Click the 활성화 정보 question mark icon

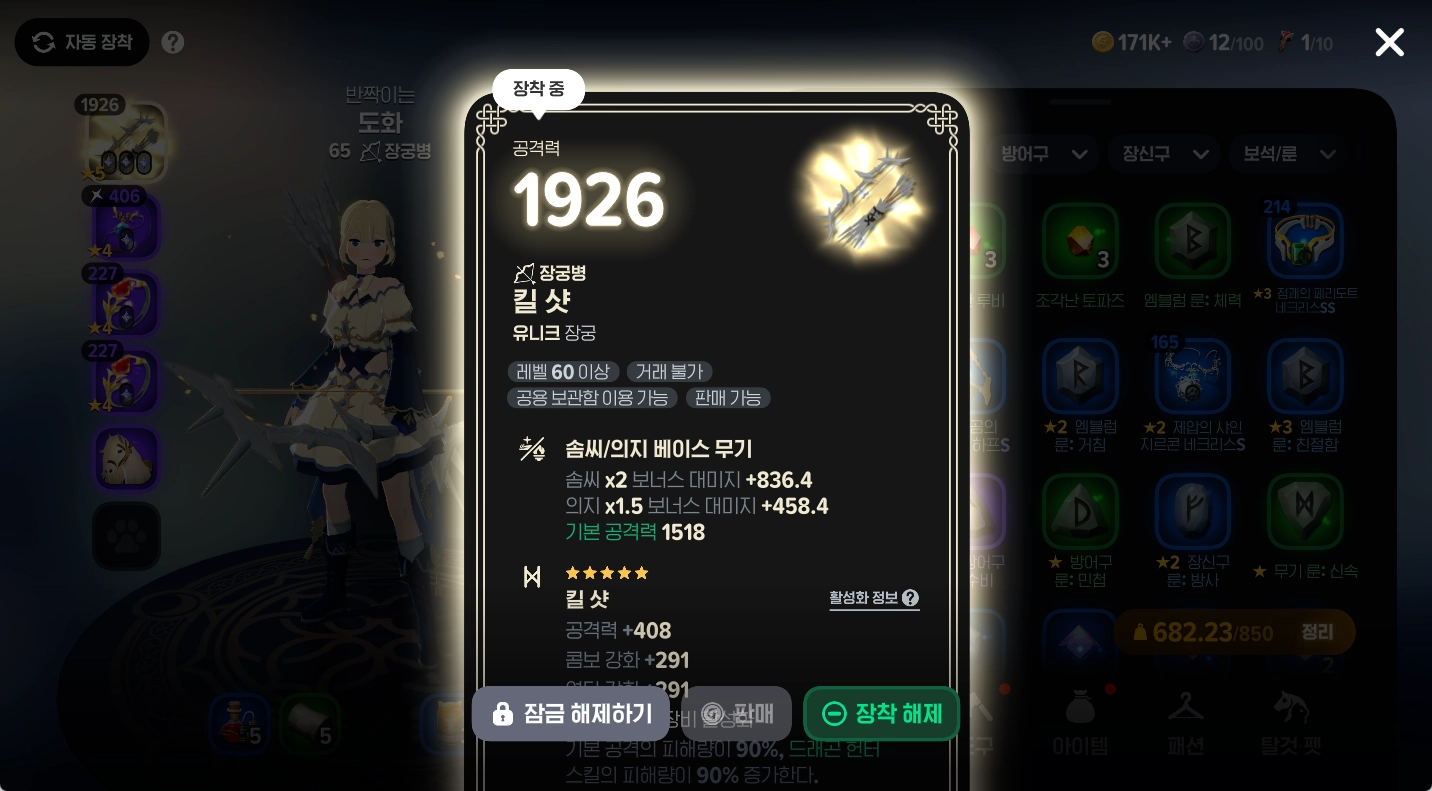pos(909,598)
